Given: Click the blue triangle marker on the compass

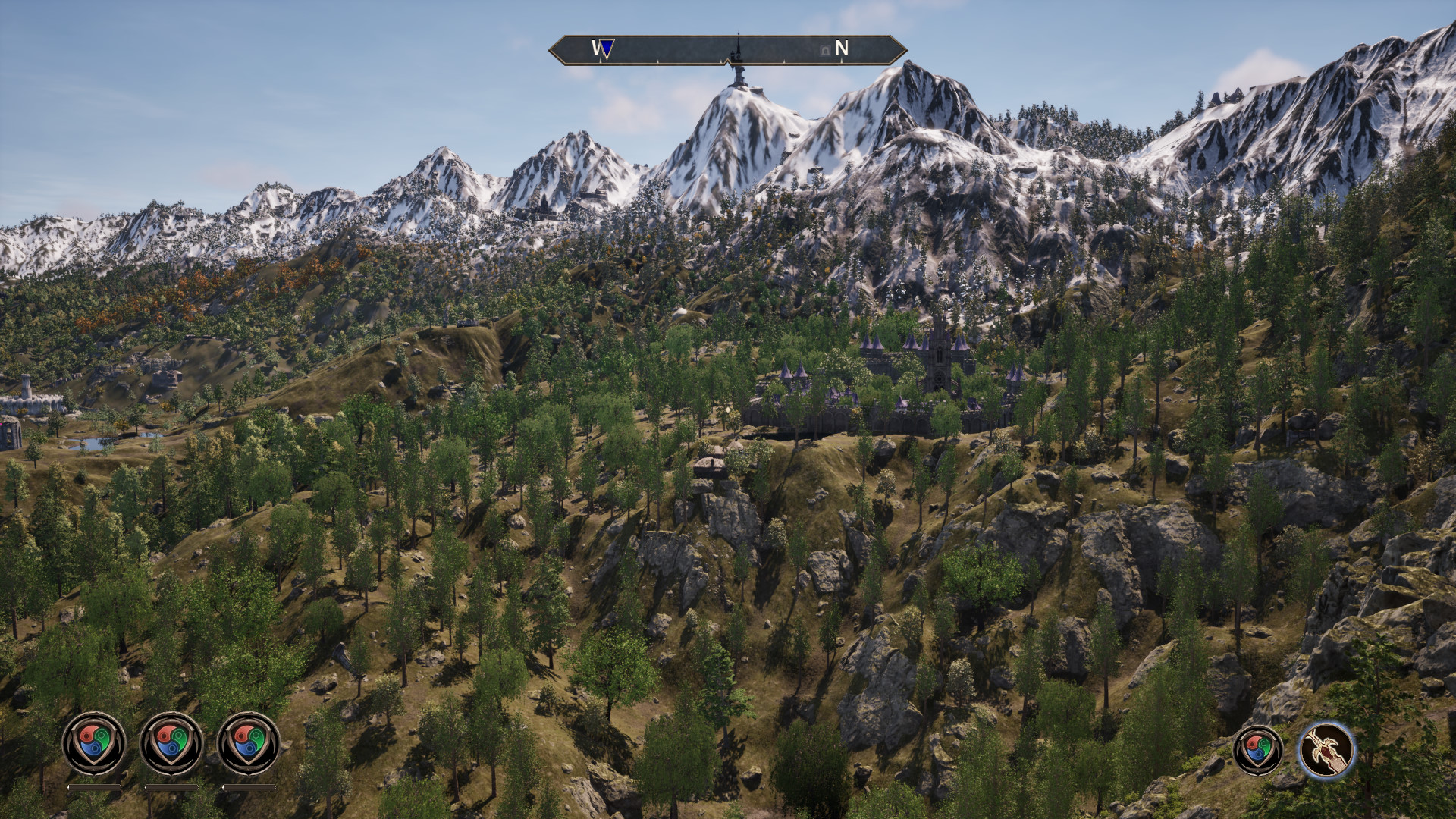Looking at the screenshot, I should [607, 49].
